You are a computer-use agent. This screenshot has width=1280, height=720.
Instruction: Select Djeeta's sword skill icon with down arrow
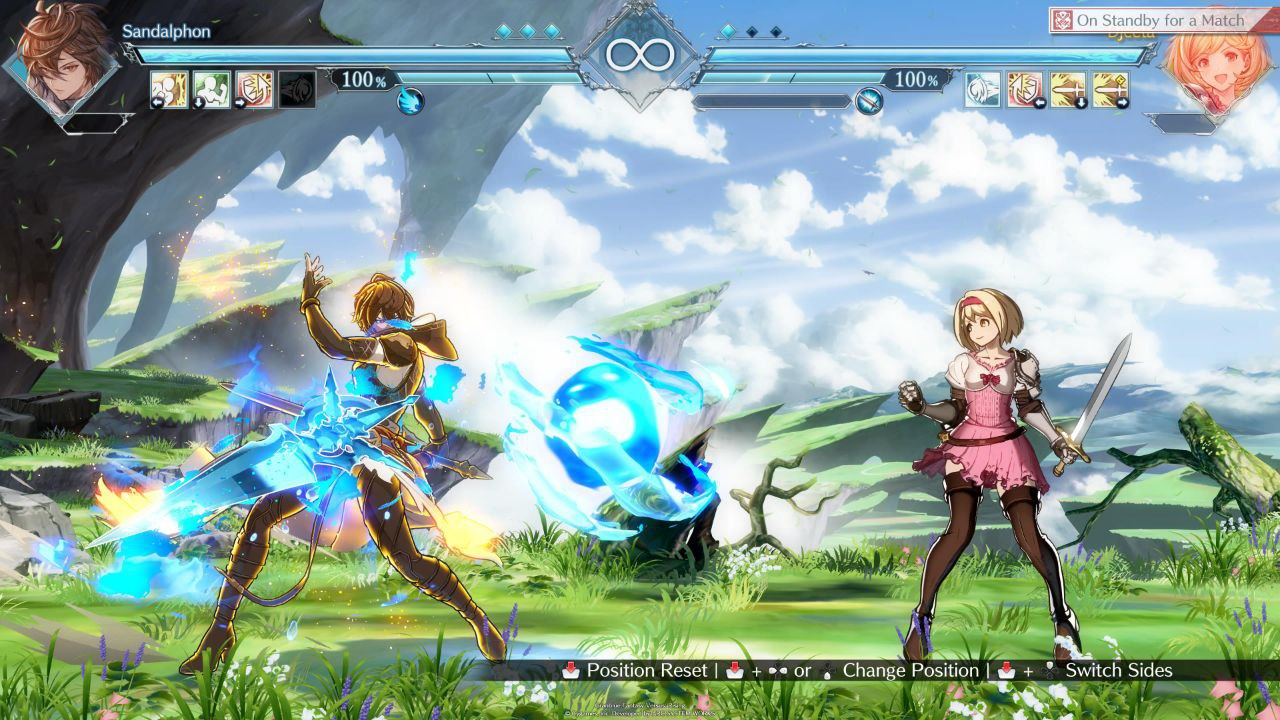point(1068,89)
